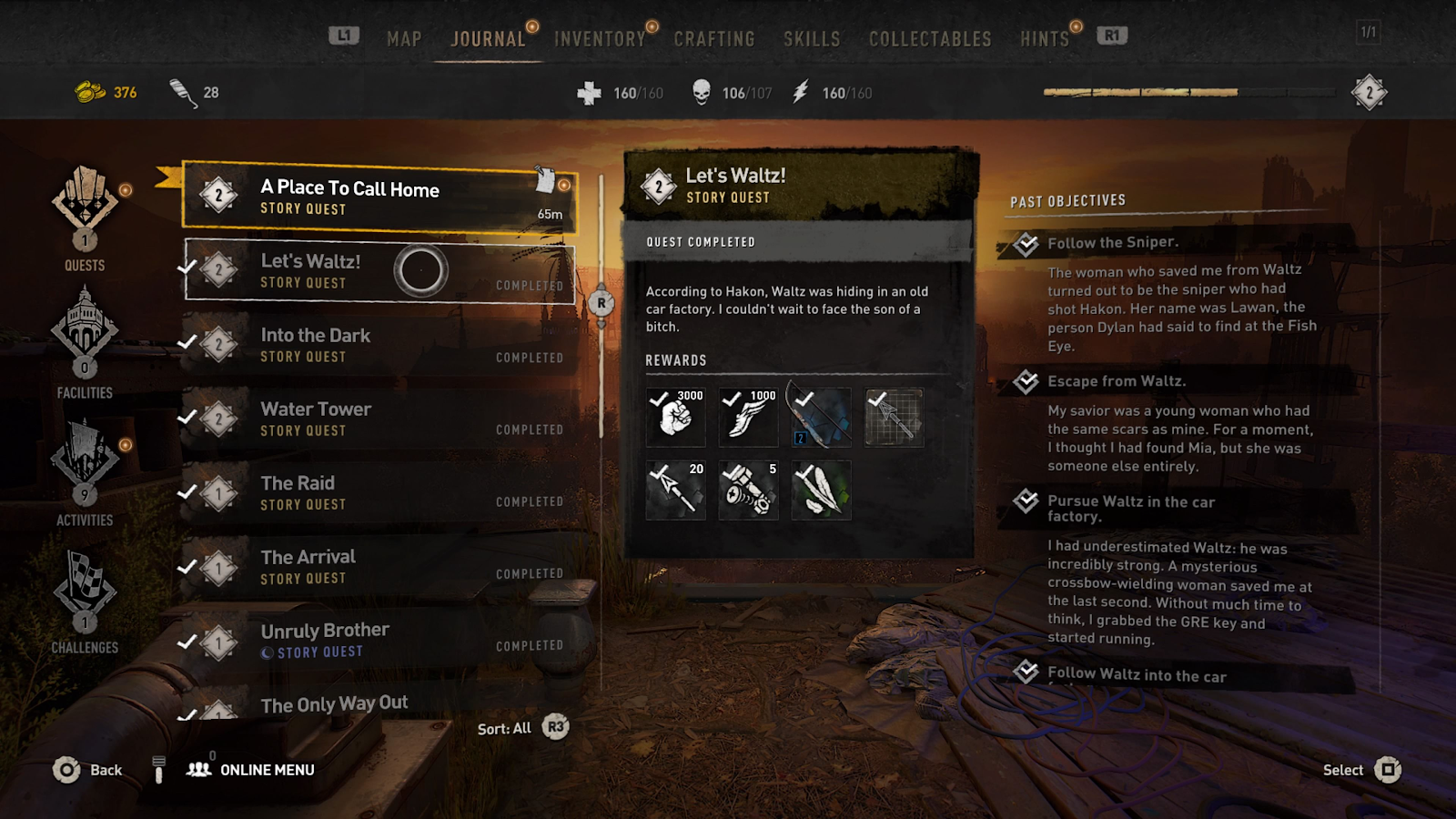Select the A Place To Call Home quest

pos(379,197)
